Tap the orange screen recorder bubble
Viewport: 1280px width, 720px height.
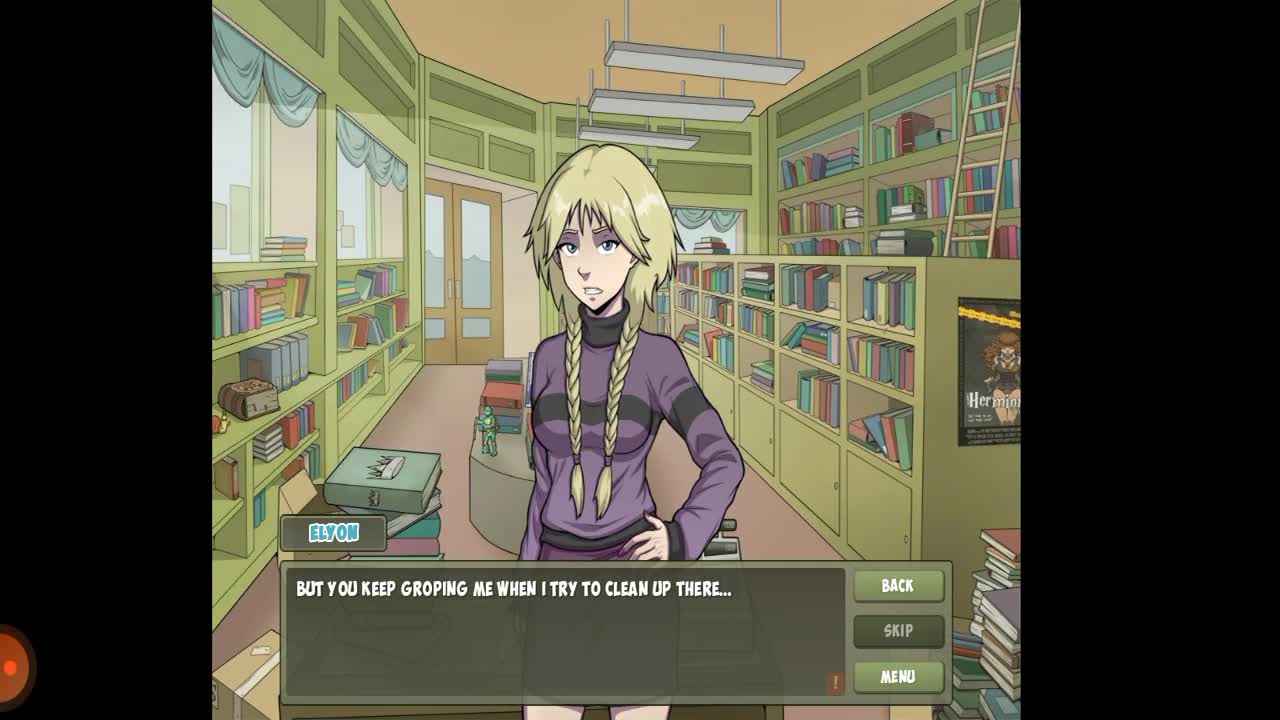point(12,666)
